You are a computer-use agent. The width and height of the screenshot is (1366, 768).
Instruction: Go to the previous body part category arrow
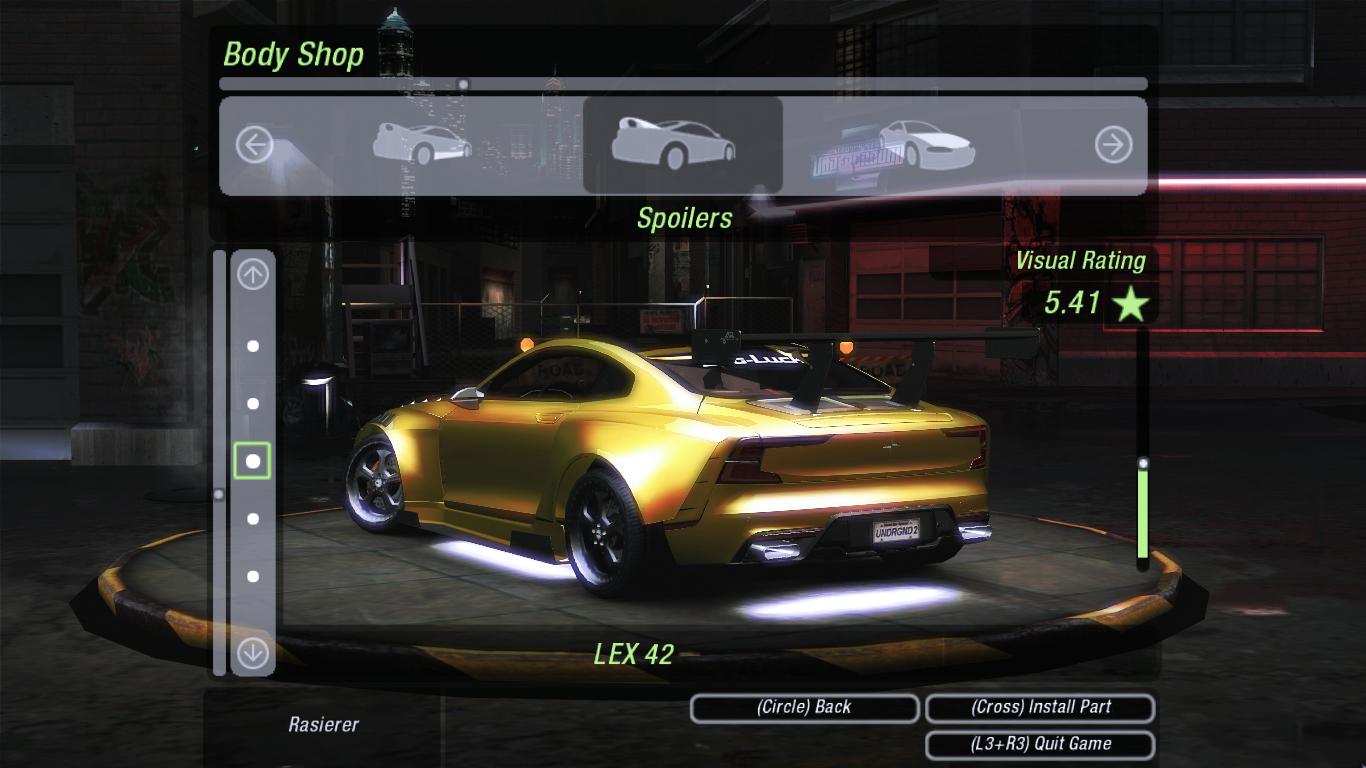[x=254, y=146]
